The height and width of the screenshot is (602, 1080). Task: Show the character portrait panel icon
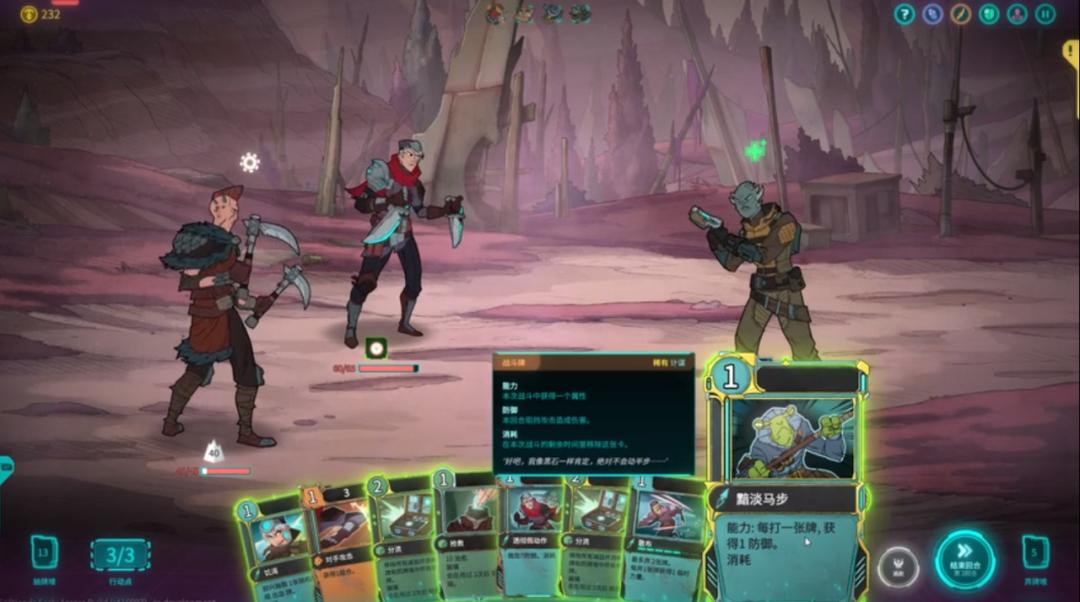tap(1017, 14)
